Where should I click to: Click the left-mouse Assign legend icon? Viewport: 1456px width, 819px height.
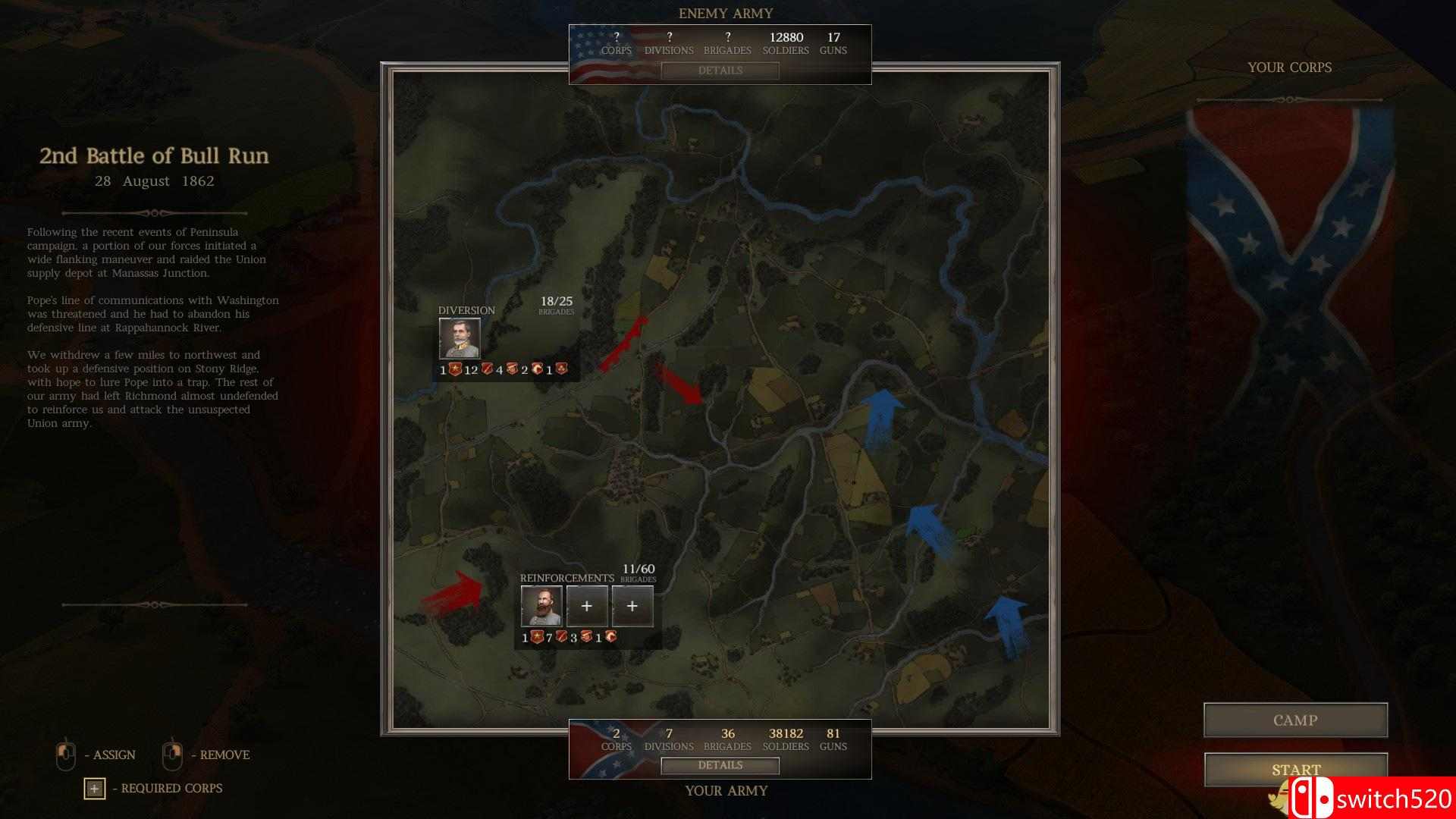click(x=67, y=754)
